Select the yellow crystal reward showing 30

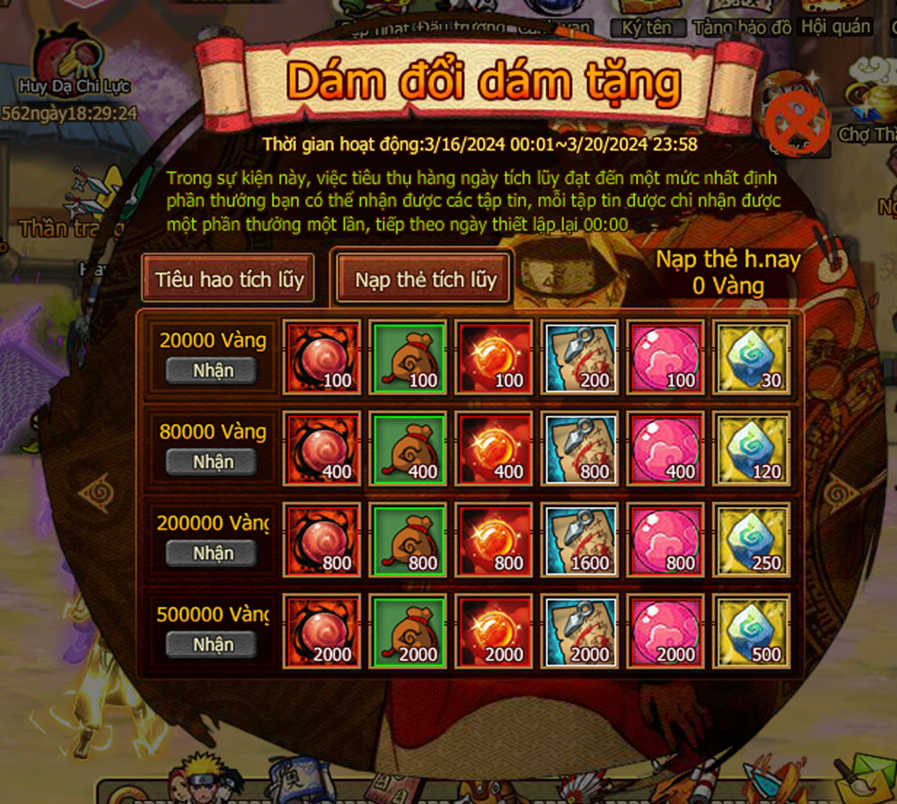(752, 356)
